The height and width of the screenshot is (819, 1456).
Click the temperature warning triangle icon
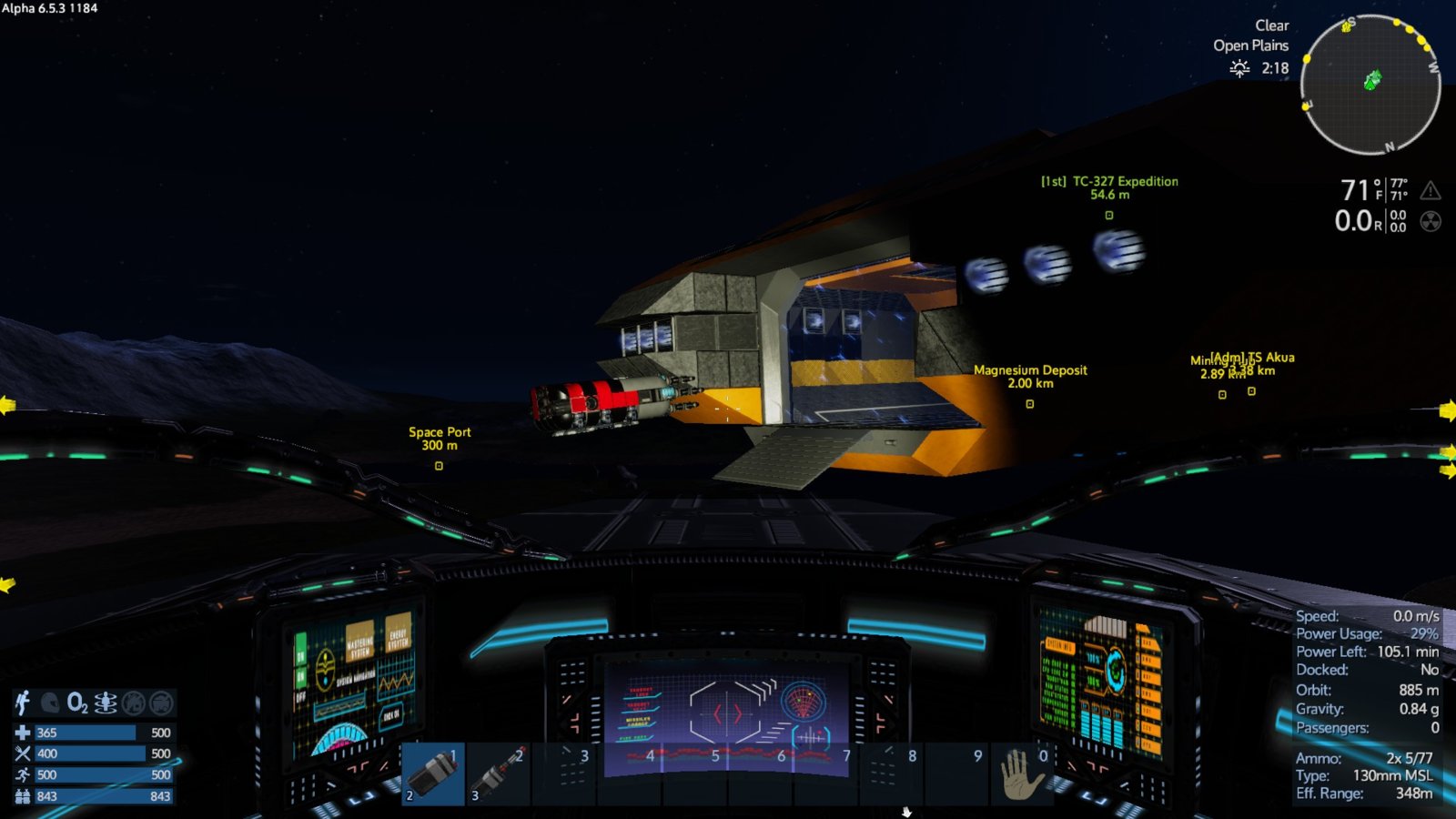click(x=1431, y=190)
